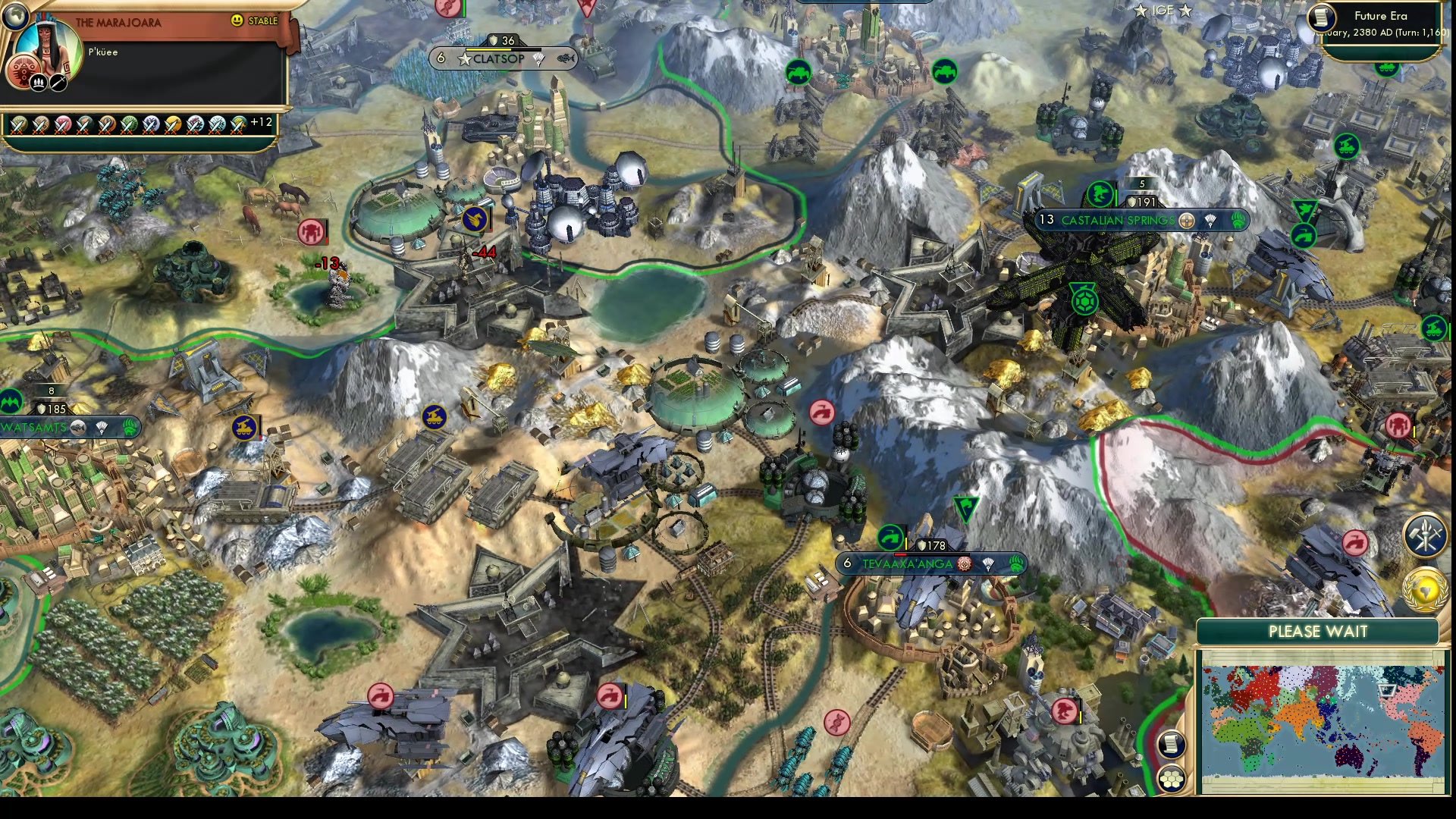This screenshot has height=819, width=1456.
Task: Open the strategic hex view via minimap button
Action: [1171, 780]
